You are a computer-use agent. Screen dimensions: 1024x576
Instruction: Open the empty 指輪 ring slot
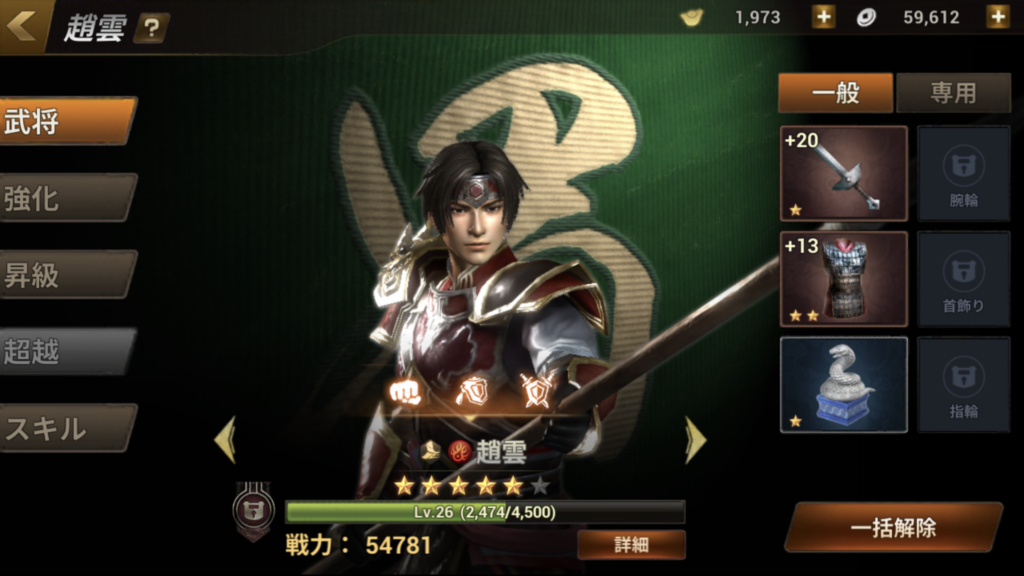[963, 384]
